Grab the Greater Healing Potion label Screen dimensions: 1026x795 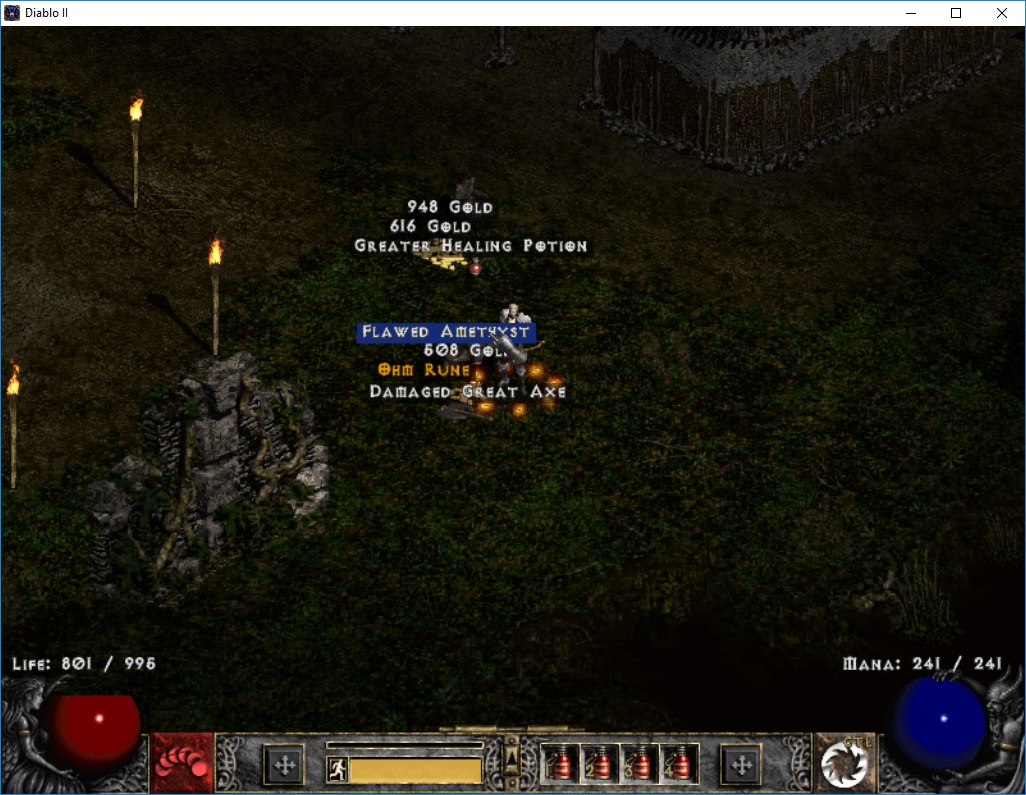tap(470, 246)
